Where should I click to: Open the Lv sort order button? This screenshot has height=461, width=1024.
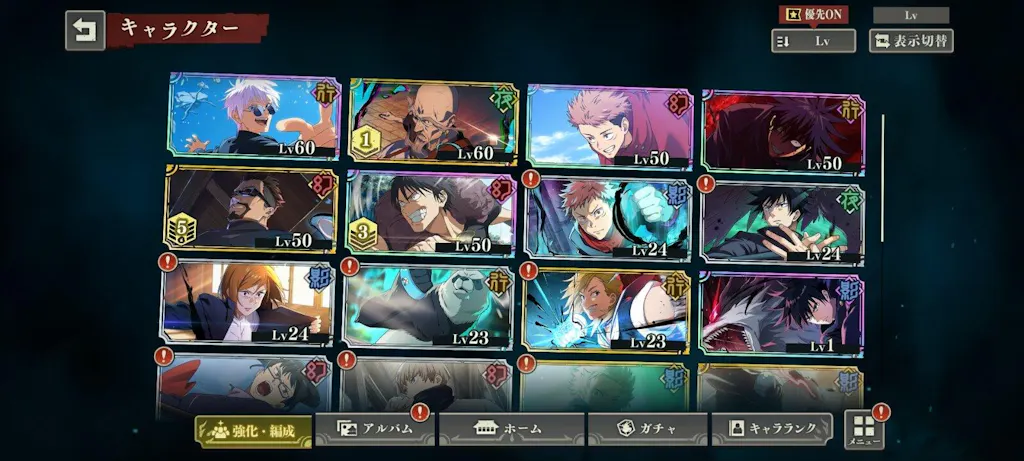click(813, 41)
